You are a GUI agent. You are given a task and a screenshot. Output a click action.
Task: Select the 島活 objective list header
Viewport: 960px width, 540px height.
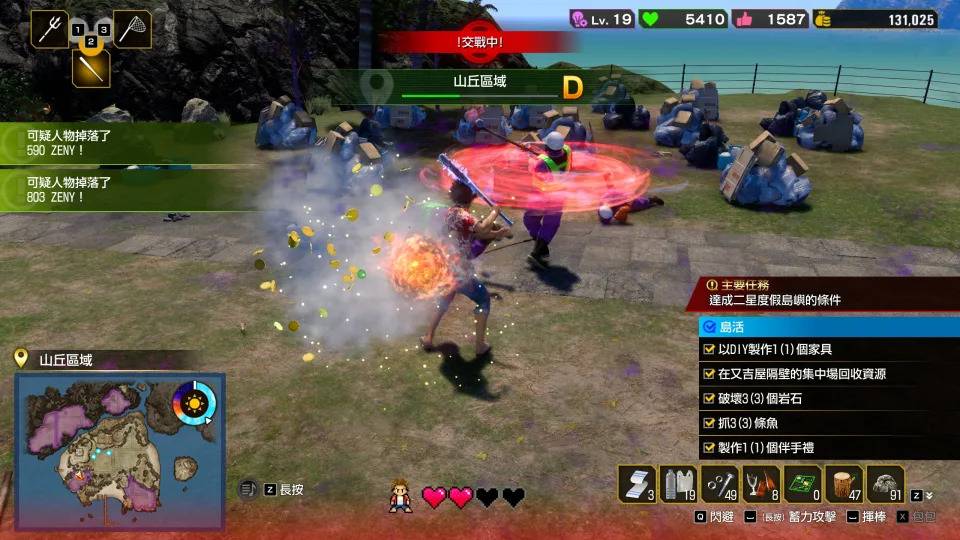pos(829,327)
